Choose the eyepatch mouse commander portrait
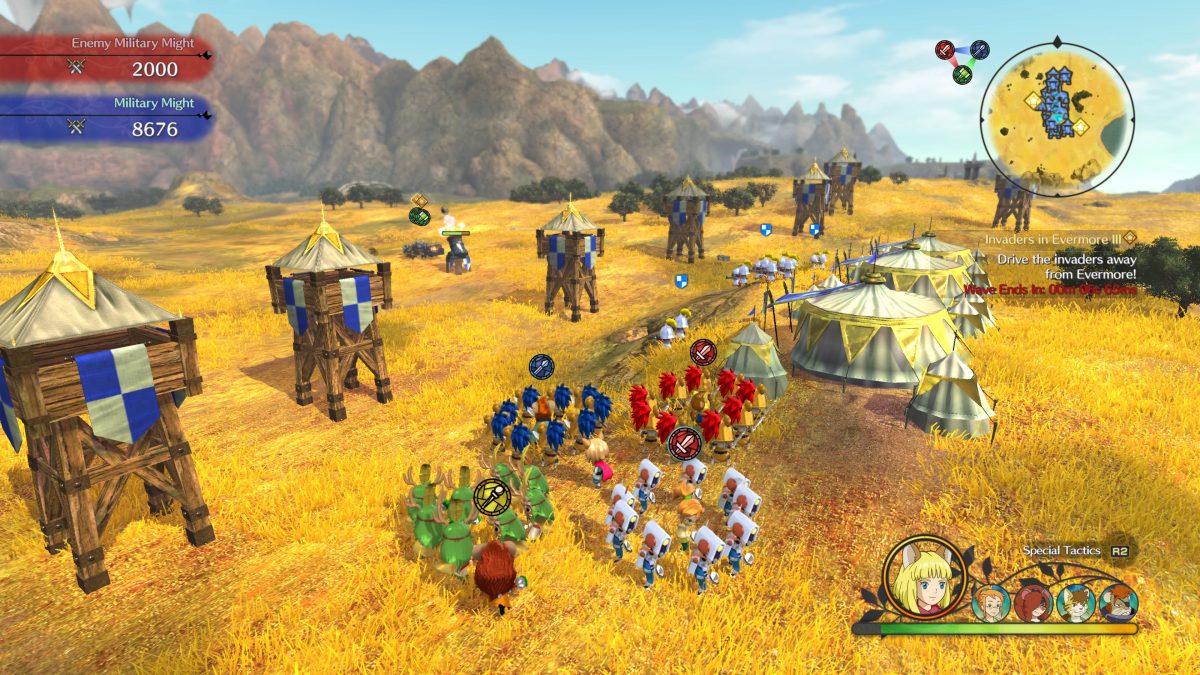 point(1118,603)
